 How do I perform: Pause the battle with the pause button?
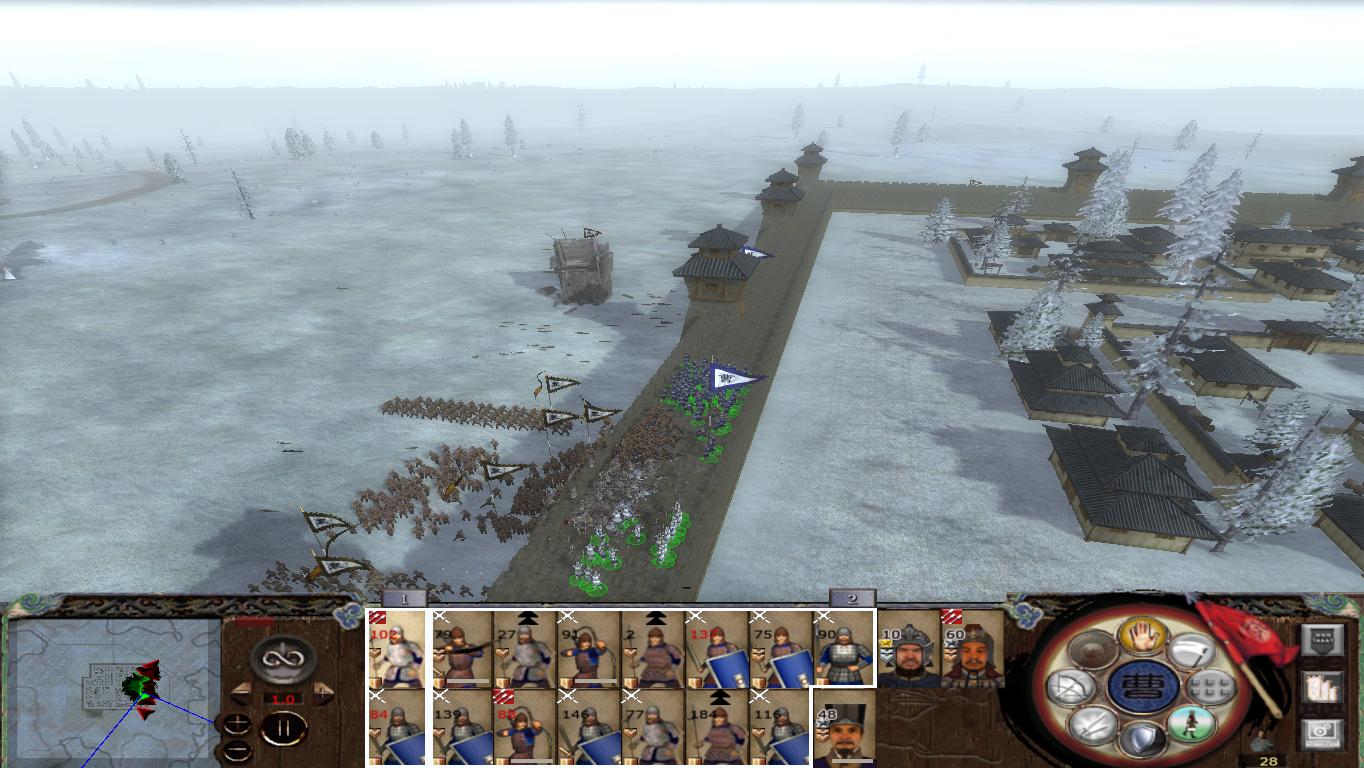[x=283, y=728]
